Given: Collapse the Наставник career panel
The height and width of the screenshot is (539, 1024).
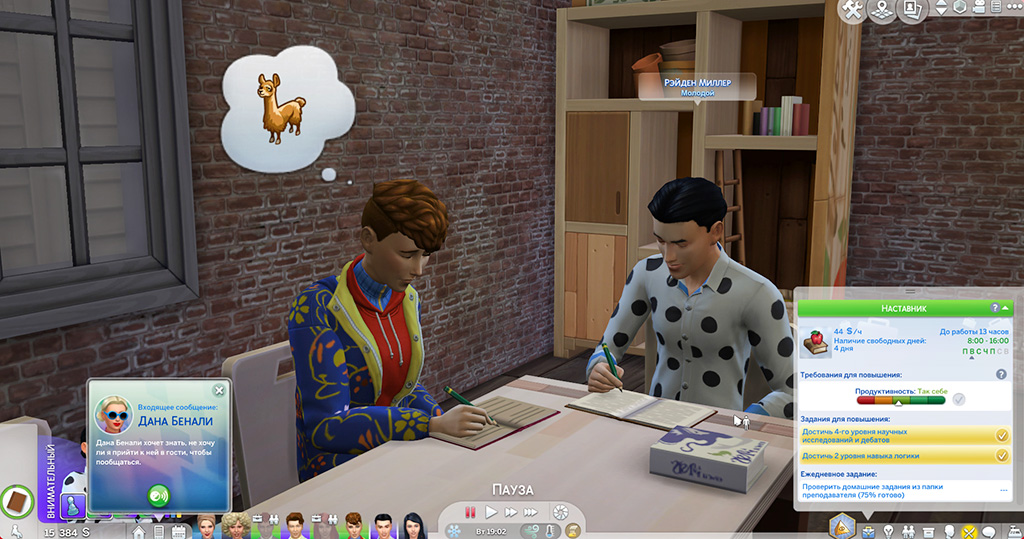Looking at the screenshot, I should tap(1005, 309).
